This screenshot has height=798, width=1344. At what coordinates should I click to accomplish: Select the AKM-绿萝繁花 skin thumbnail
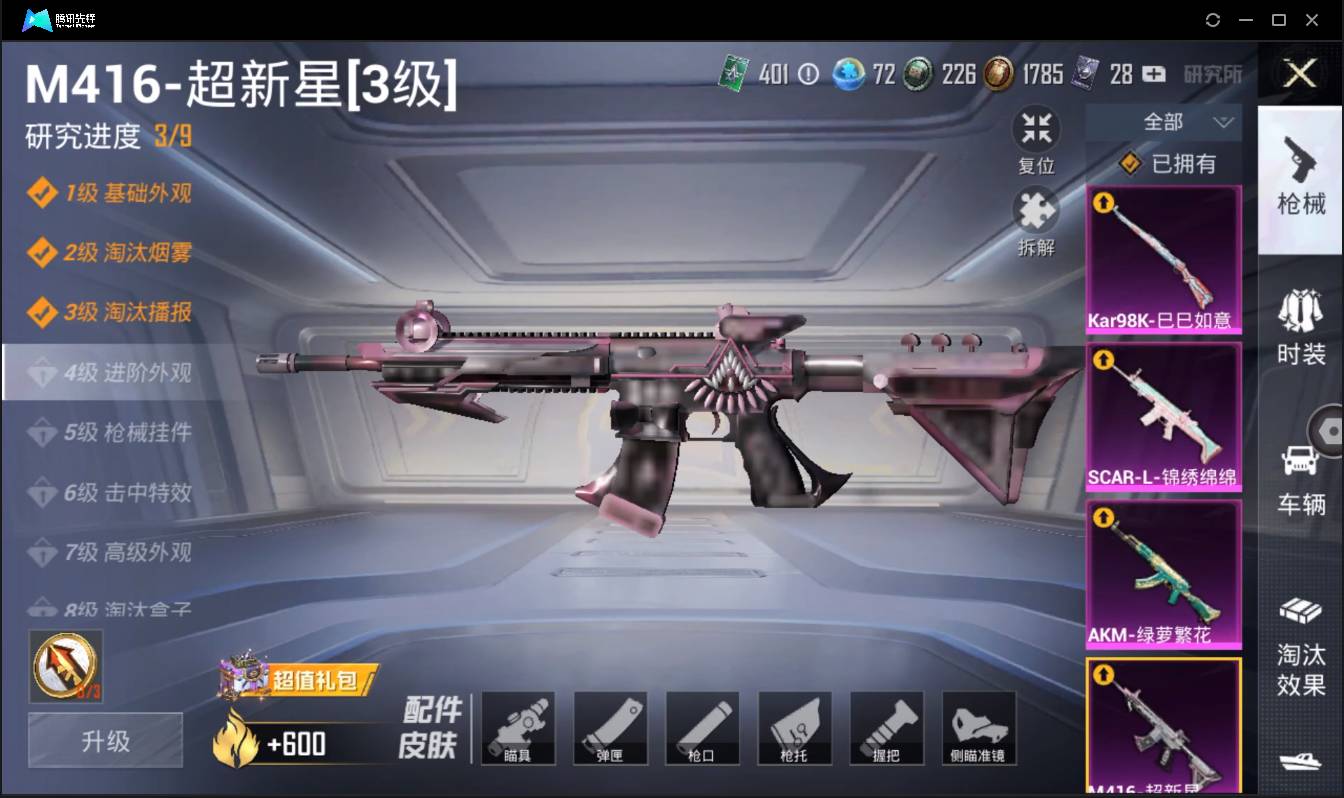(1163, 575)
